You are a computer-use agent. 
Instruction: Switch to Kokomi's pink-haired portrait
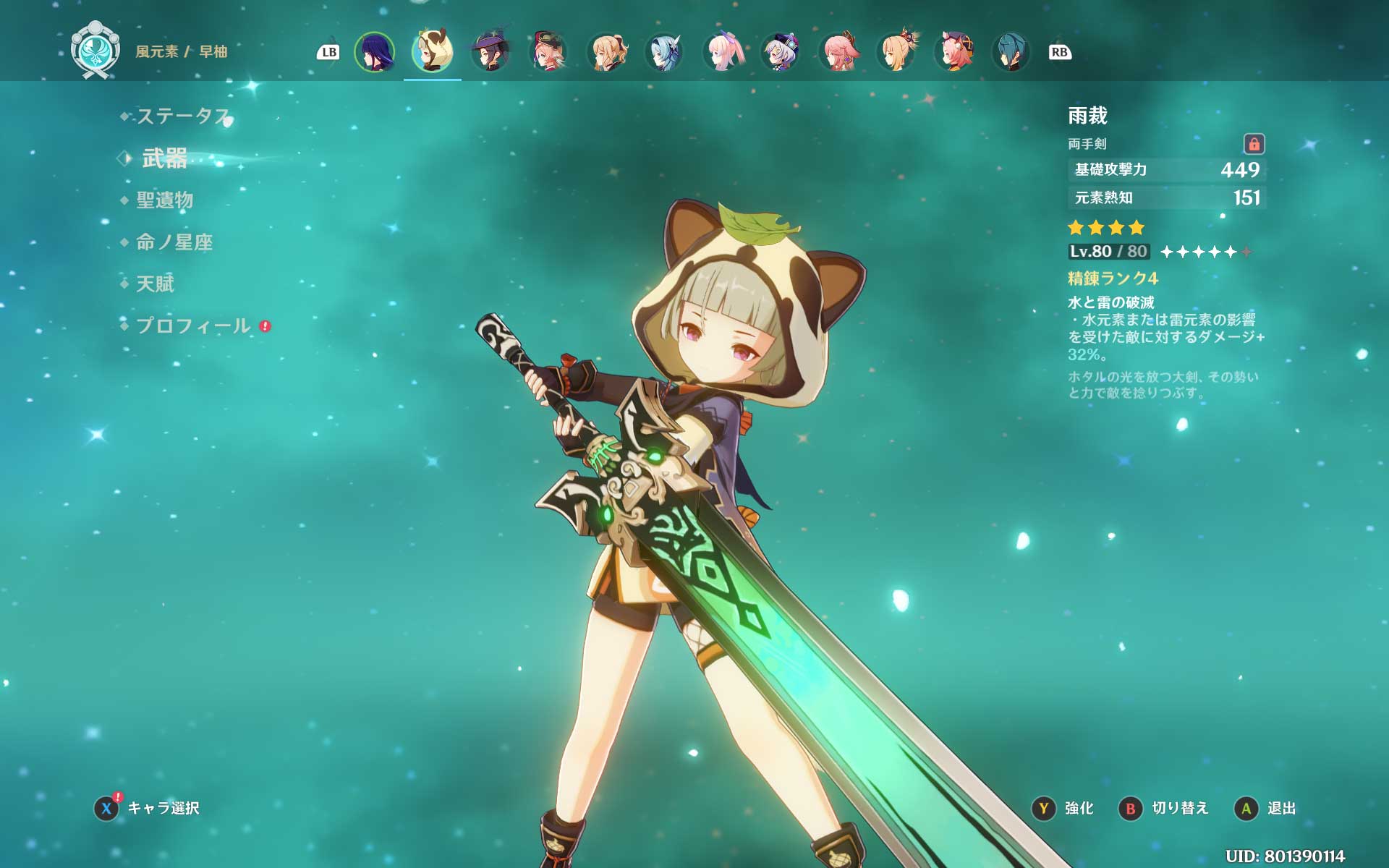[x=722, y=52]
